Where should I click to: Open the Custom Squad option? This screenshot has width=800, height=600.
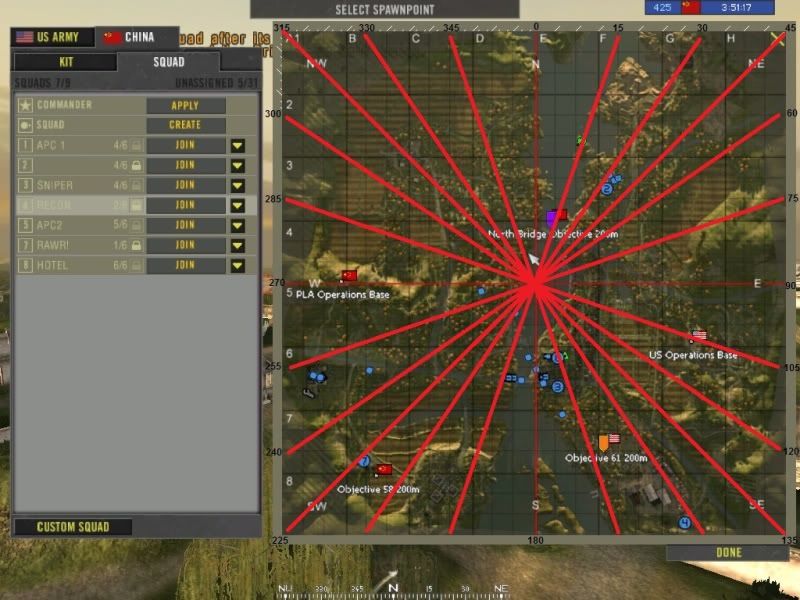pyautogui.click(x=72, y=527)
